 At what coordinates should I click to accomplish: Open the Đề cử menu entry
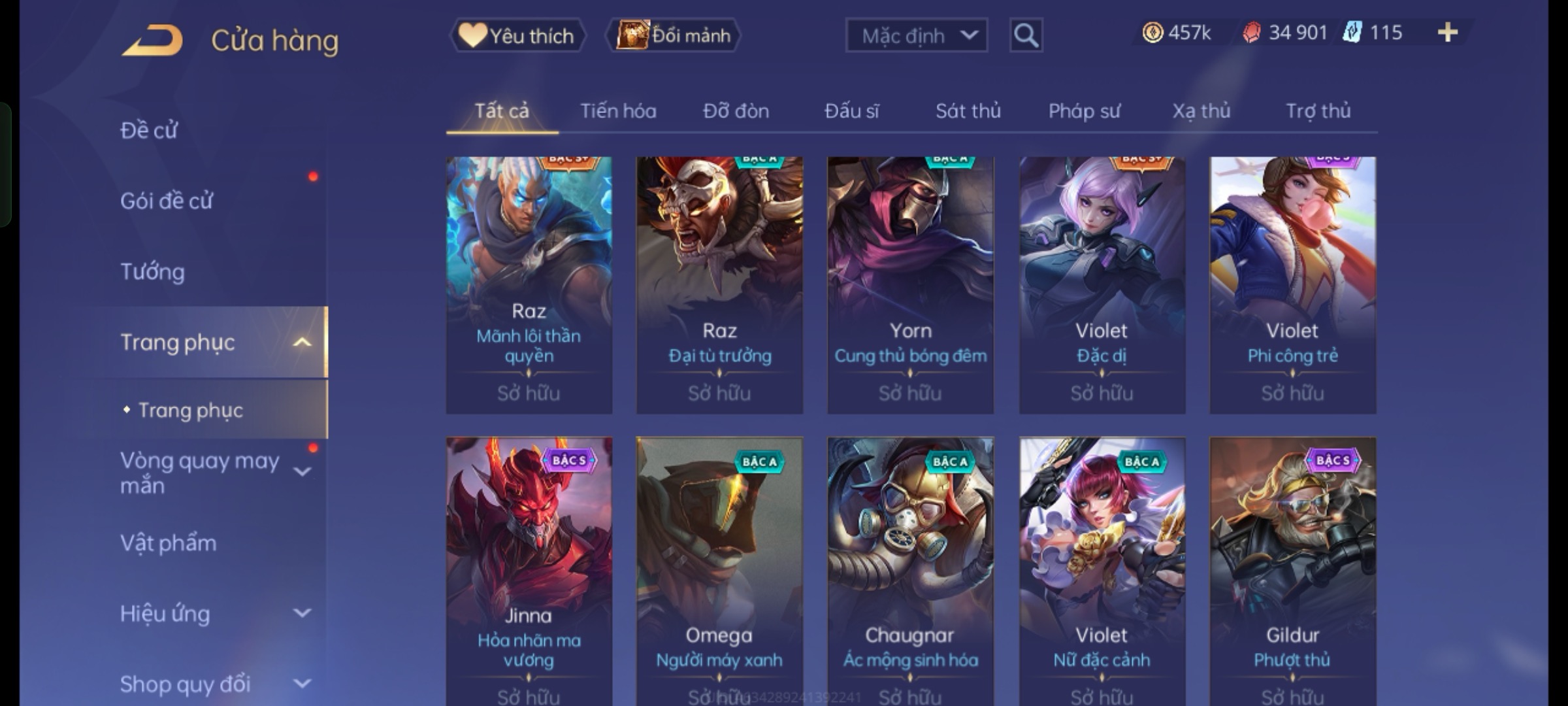149,131
